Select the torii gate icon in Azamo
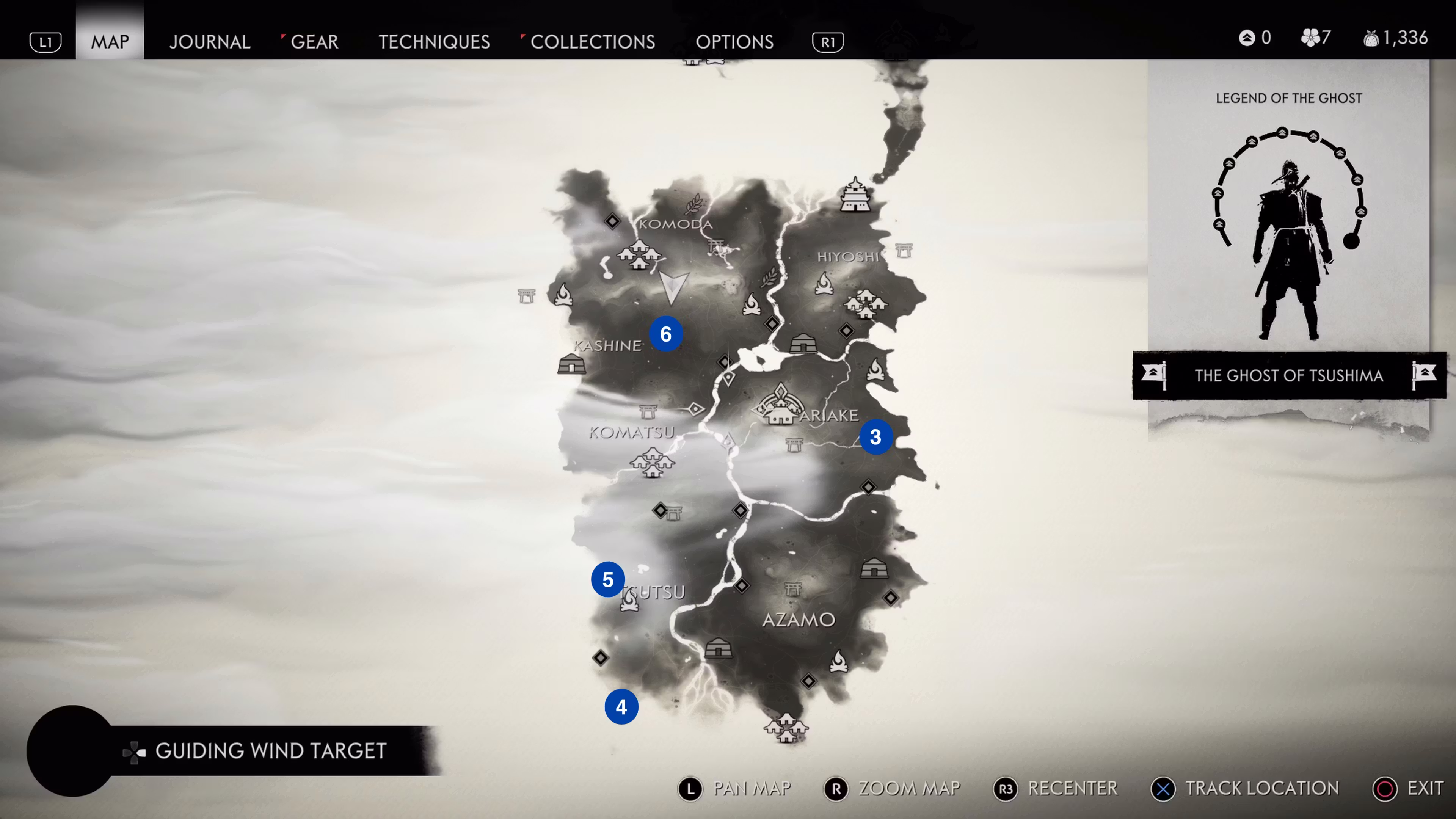The width and height of the screenshot is (1456, 819). click(792, 590)
